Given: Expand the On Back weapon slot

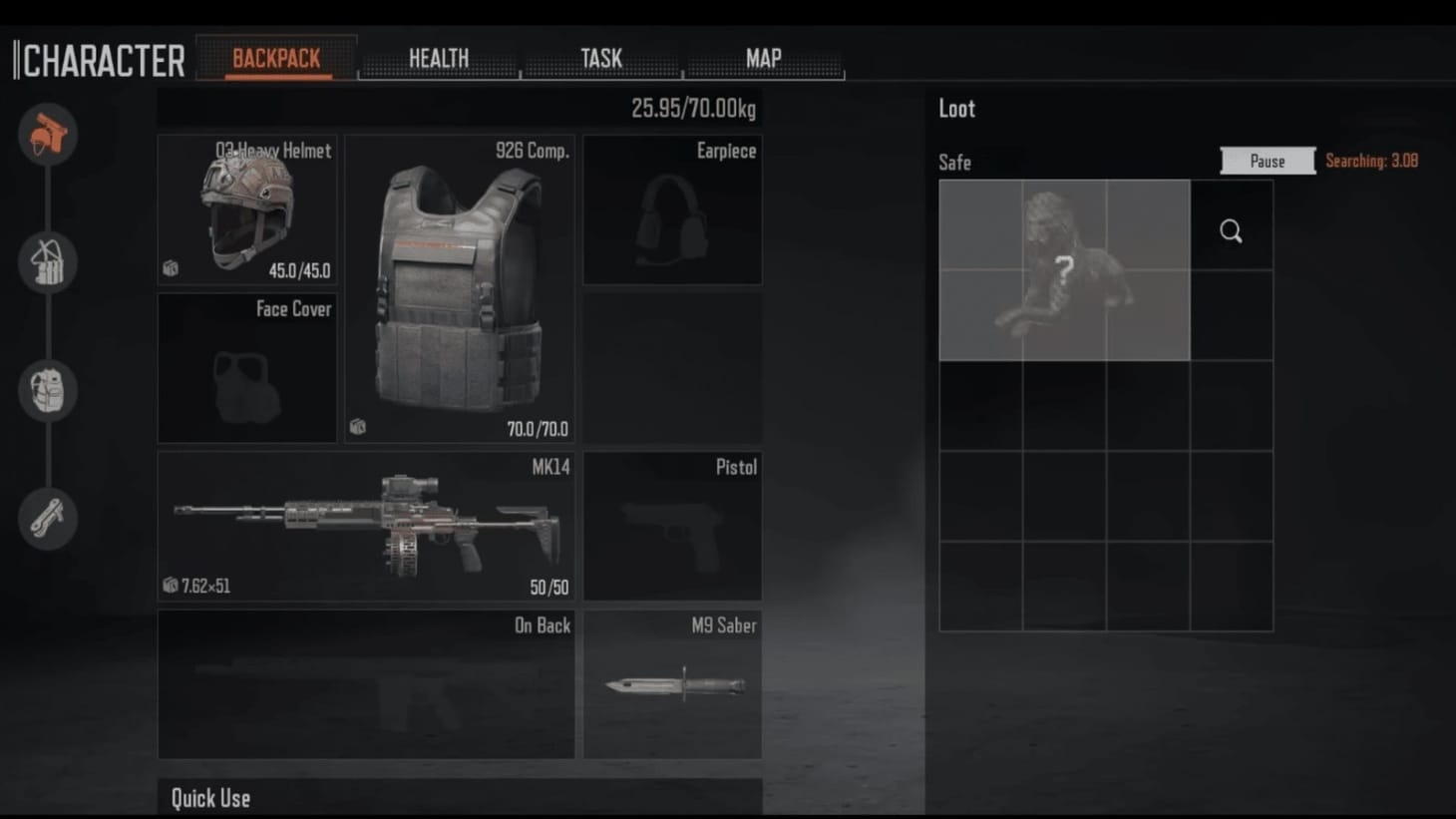Looking at the screenshot, I should coord(366,684).
